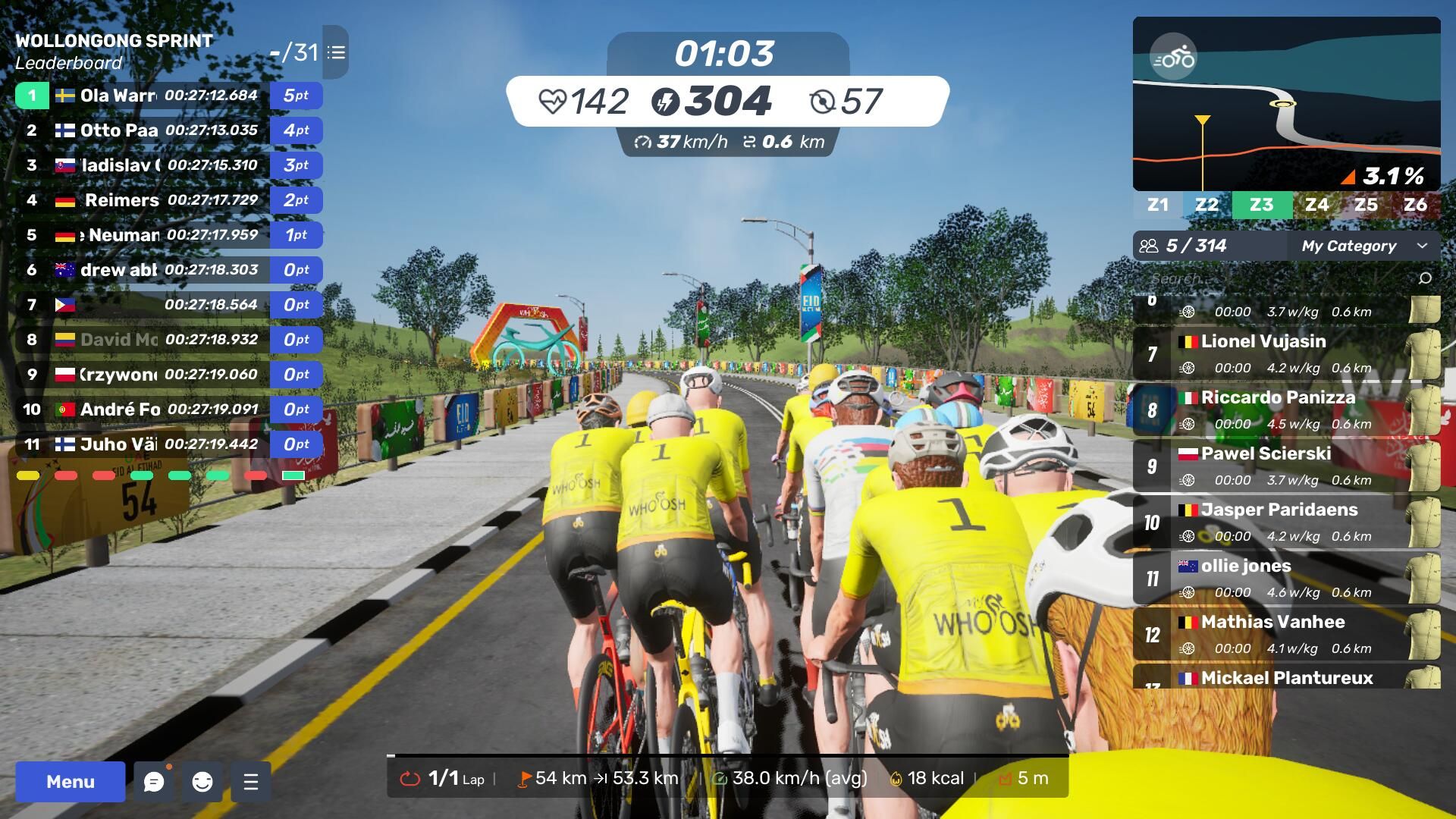Click the three-line options button beside emoji
The height and width of the screenshot is (819, 1456).
(251, 782)
